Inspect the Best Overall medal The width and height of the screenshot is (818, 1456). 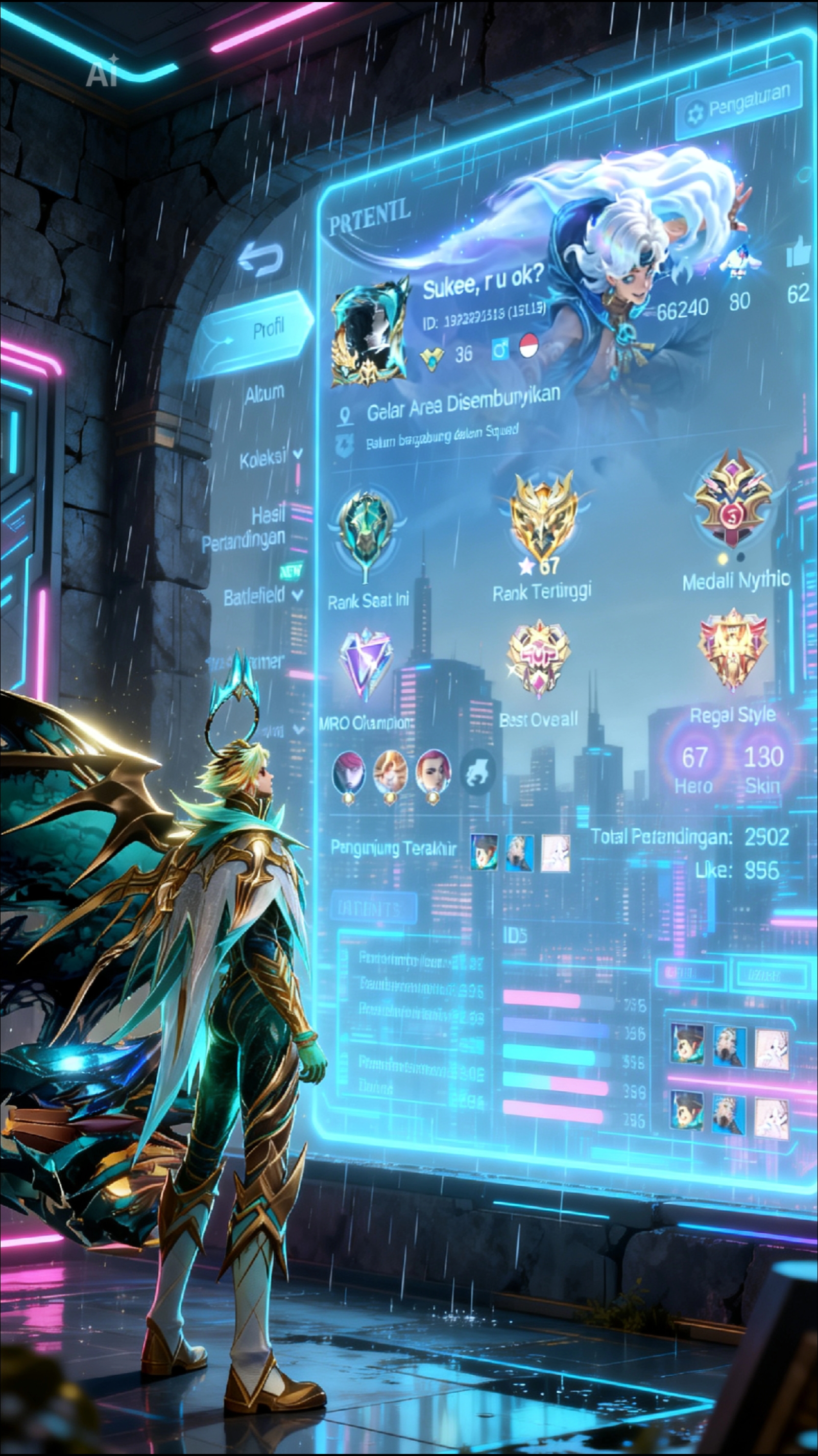pos(539,659)
